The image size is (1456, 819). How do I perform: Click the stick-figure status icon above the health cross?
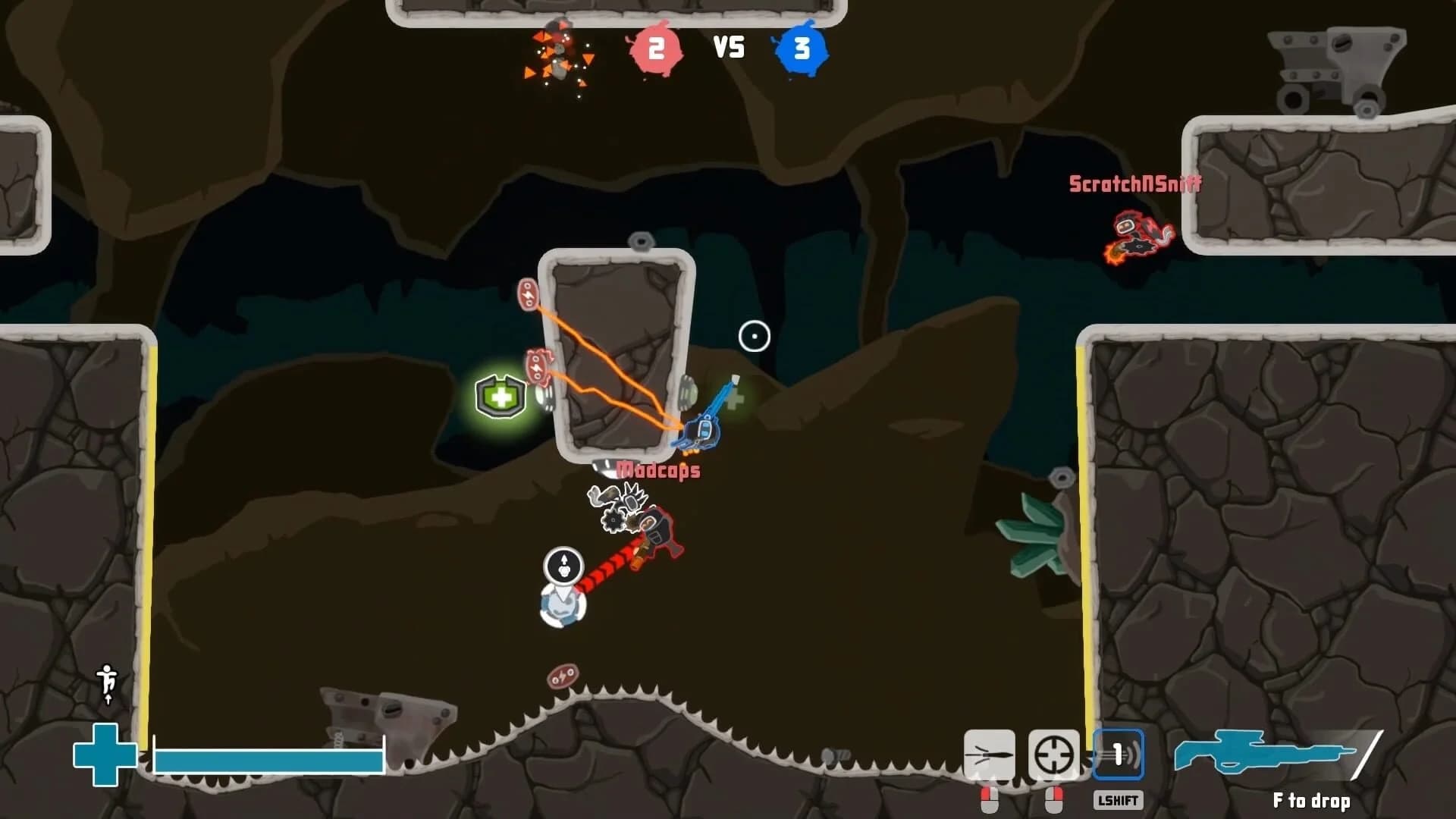pos(106,682)
